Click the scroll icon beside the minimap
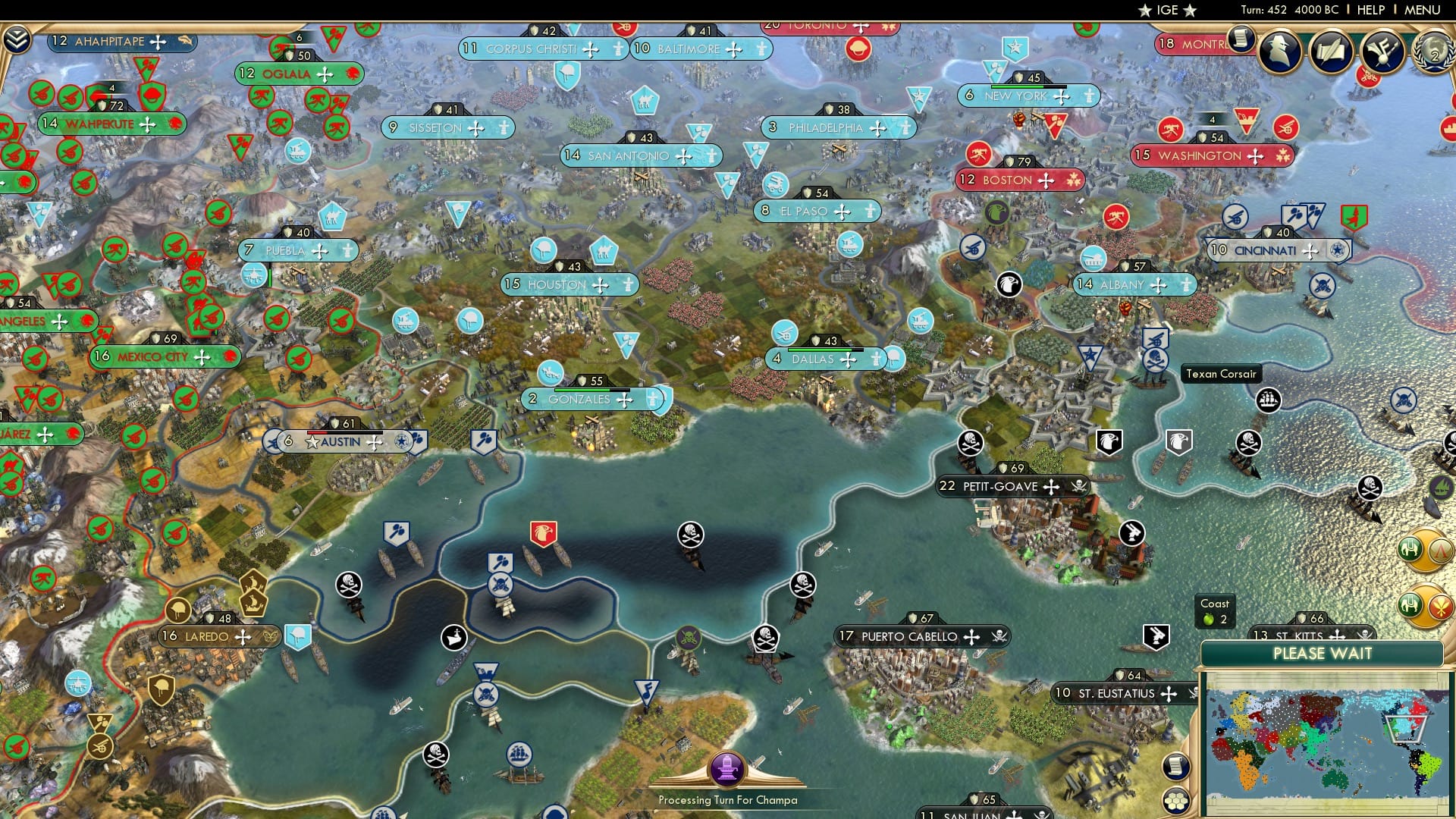The width and height of the screenshot is (1456, 819). [x=1176, y=765]
